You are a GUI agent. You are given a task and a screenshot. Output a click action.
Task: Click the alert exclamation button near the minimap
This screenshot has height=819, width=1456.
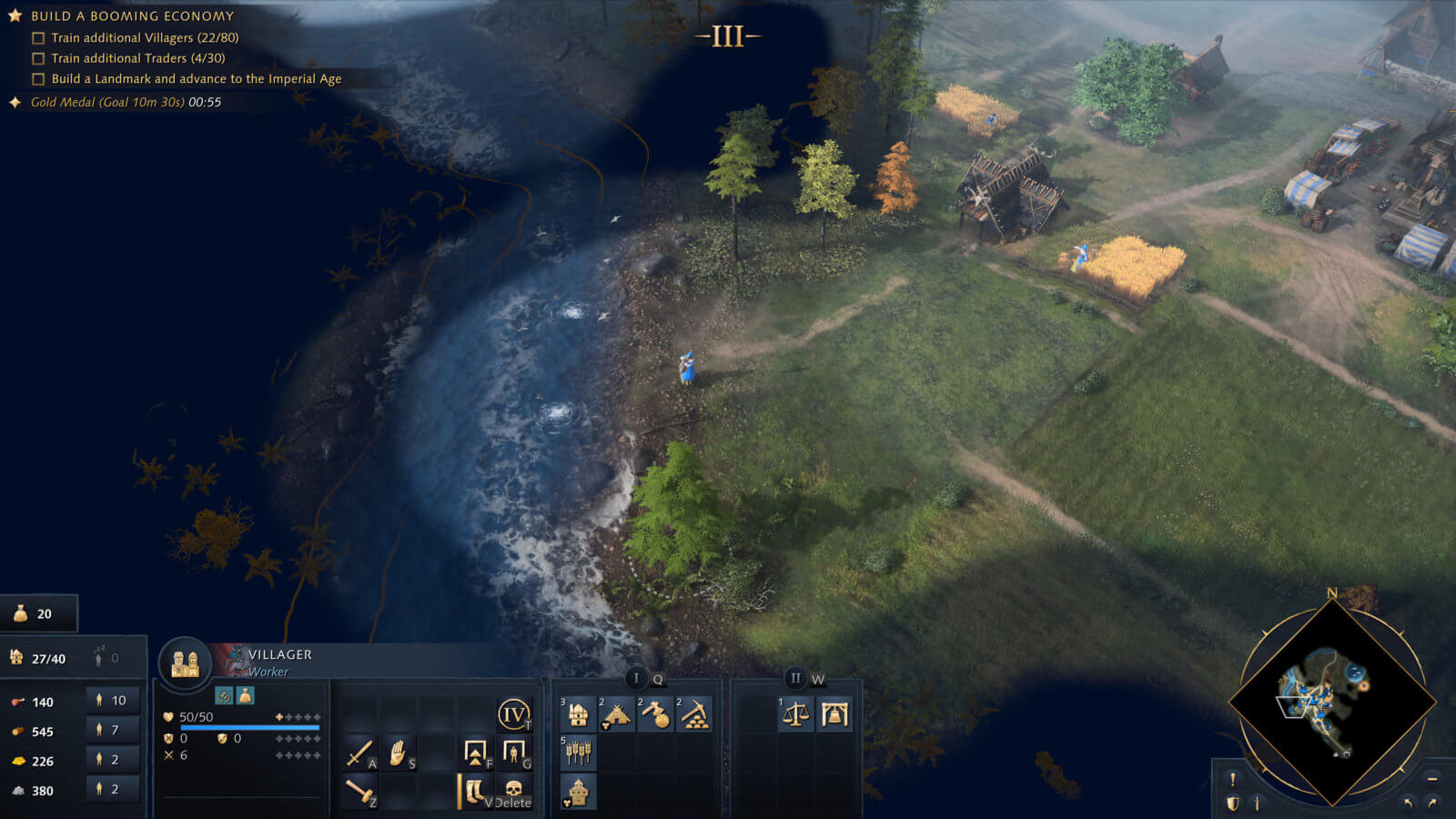[x=1232, y=779]
